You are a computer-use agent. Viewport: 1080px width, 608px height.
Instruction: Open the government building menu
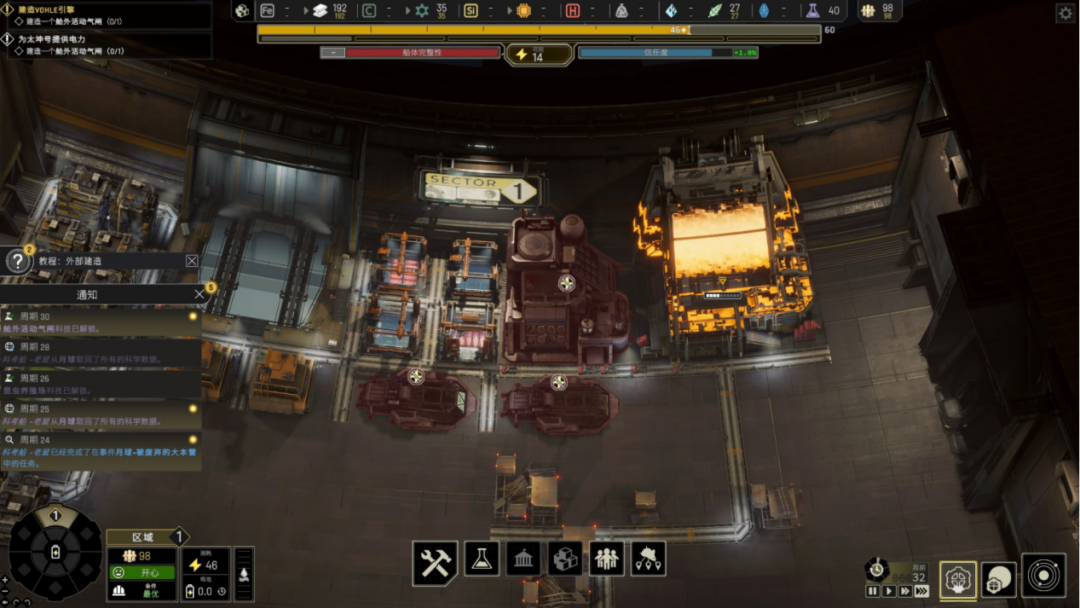523,559
